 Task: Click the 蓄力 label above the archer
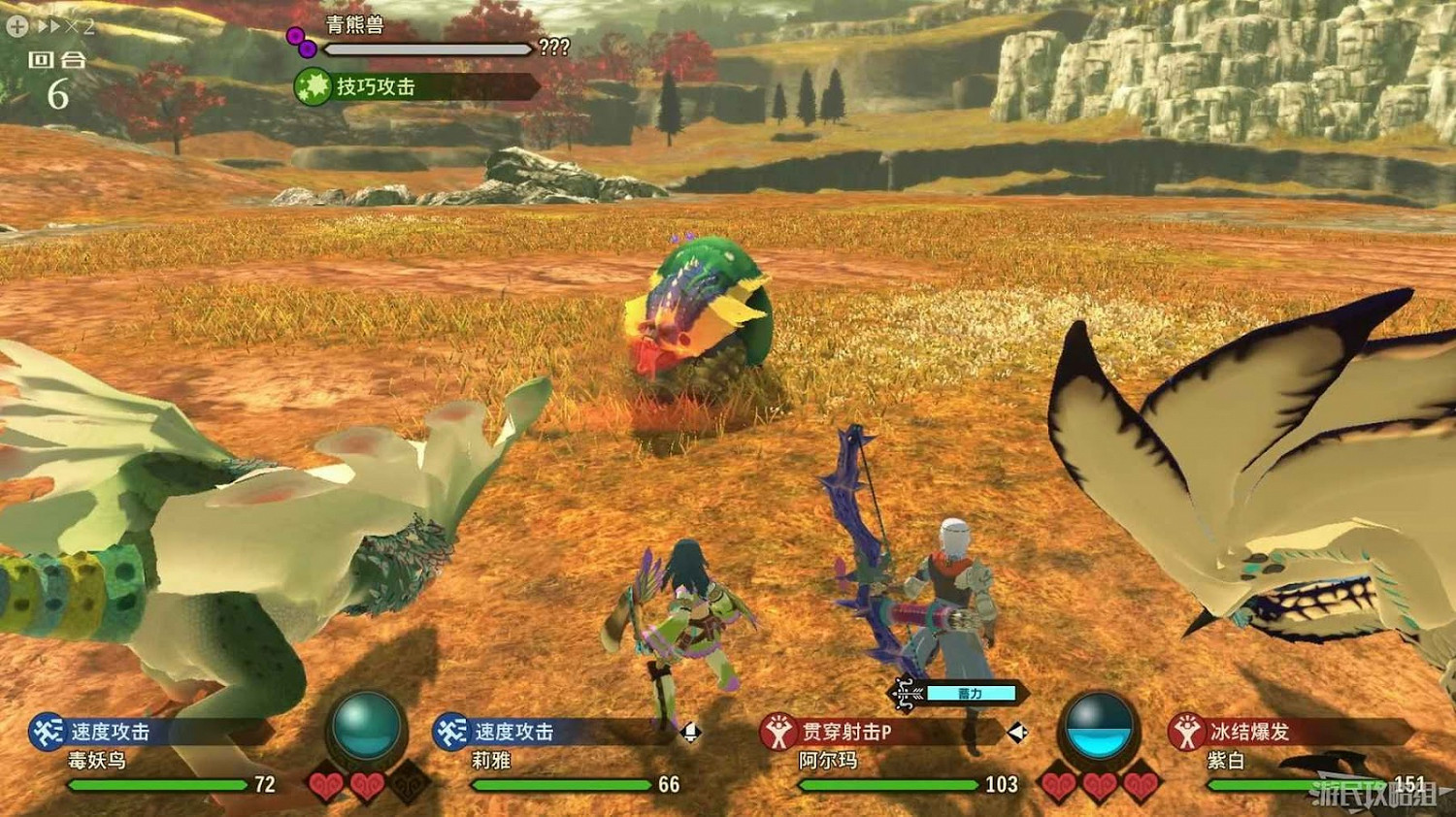(971, 693)
